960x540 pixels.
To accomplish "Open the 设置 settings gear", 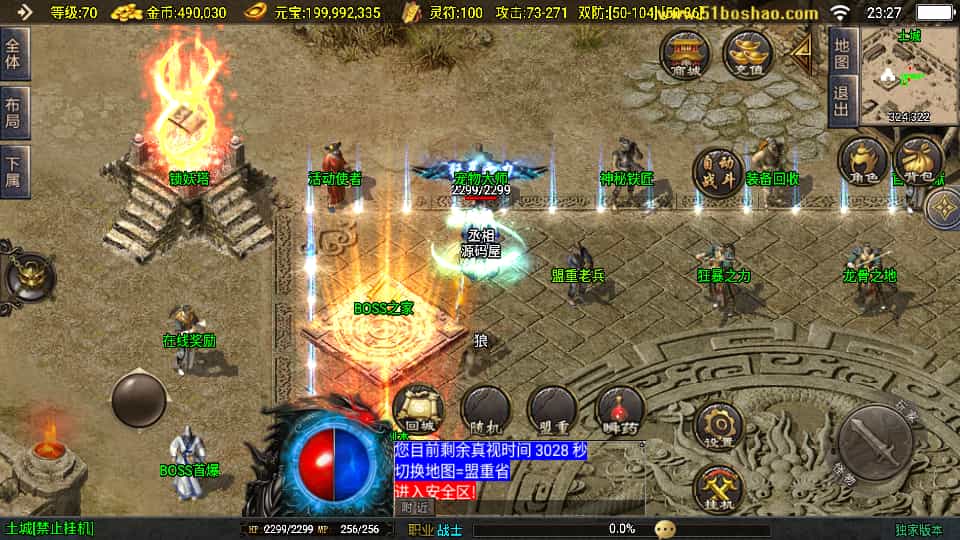I will point(718,427).
